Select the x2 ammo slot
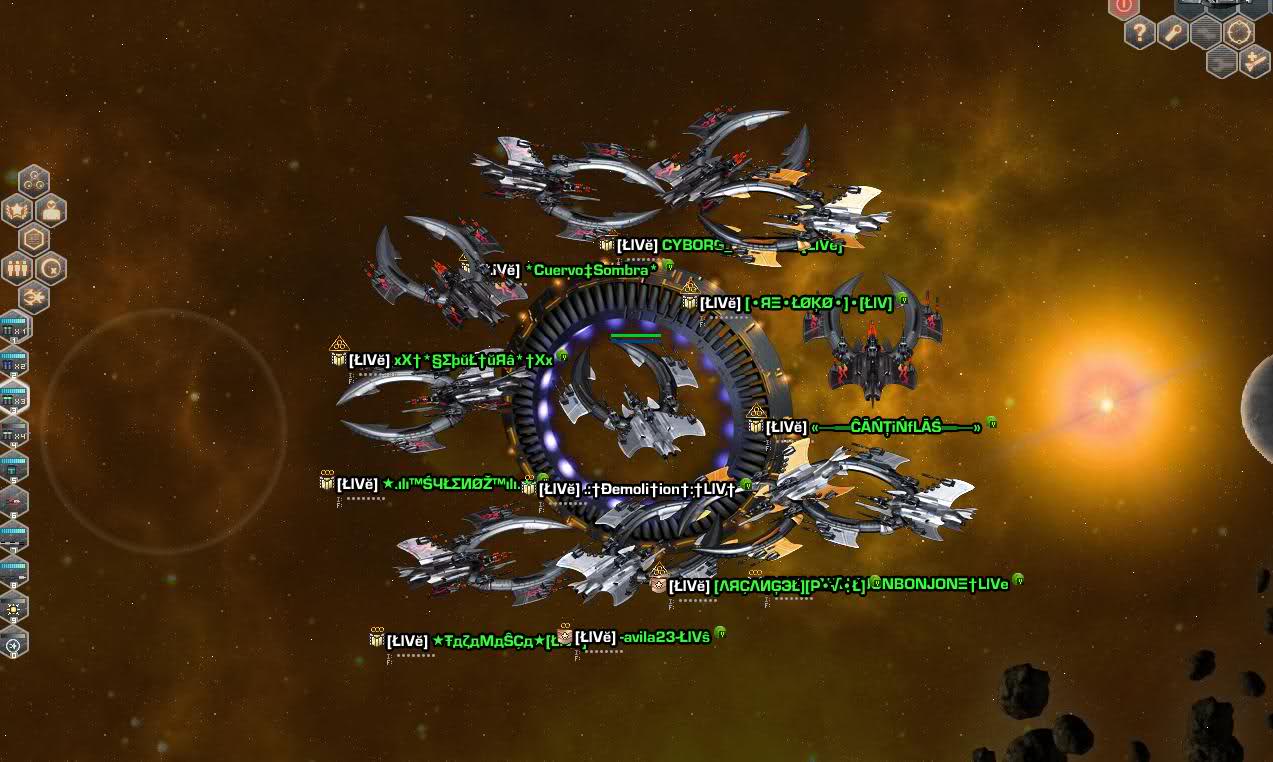 (14, 362)
